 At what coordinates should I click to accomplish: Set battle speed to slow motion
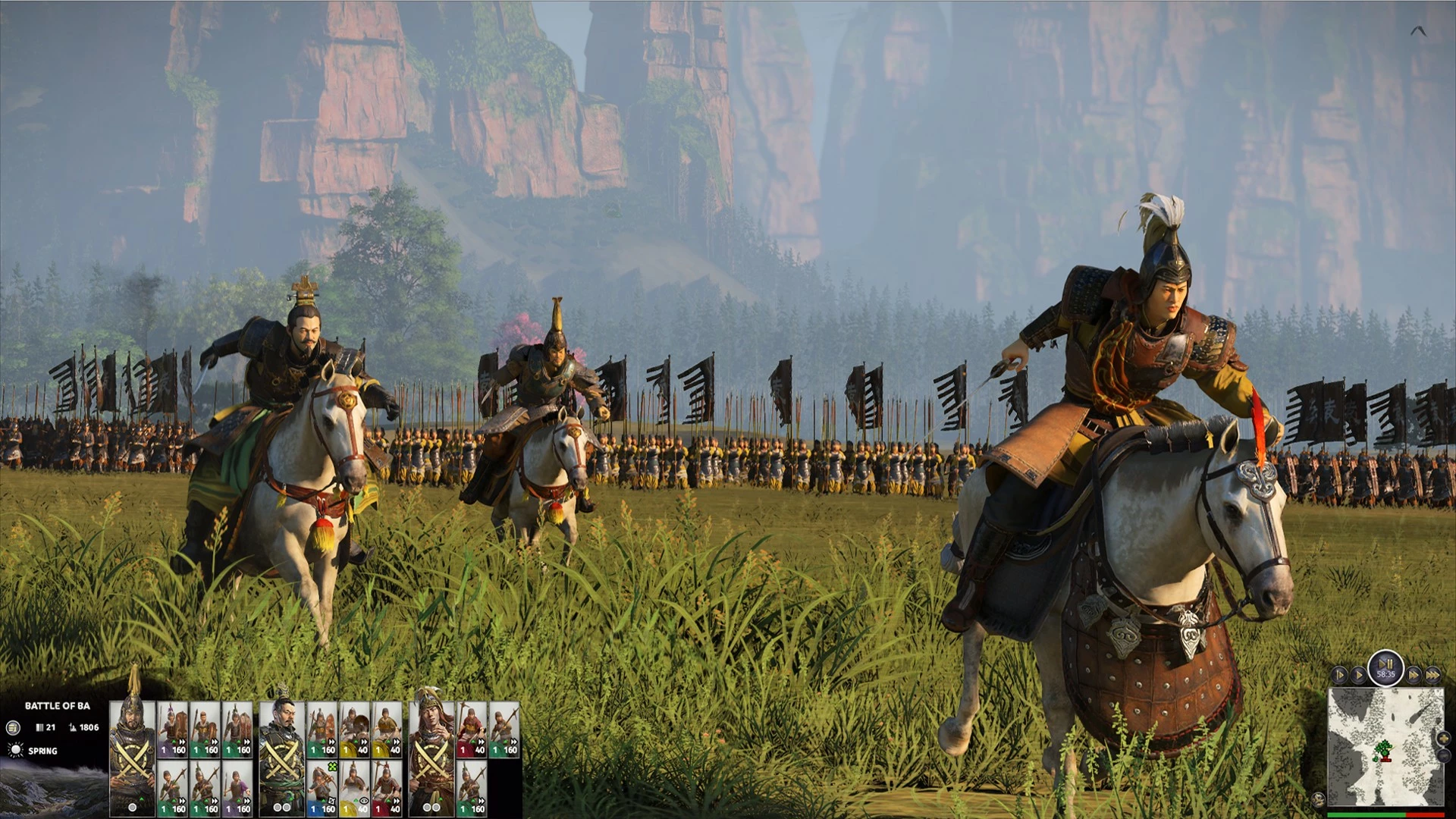click(x=1339, y=674)
